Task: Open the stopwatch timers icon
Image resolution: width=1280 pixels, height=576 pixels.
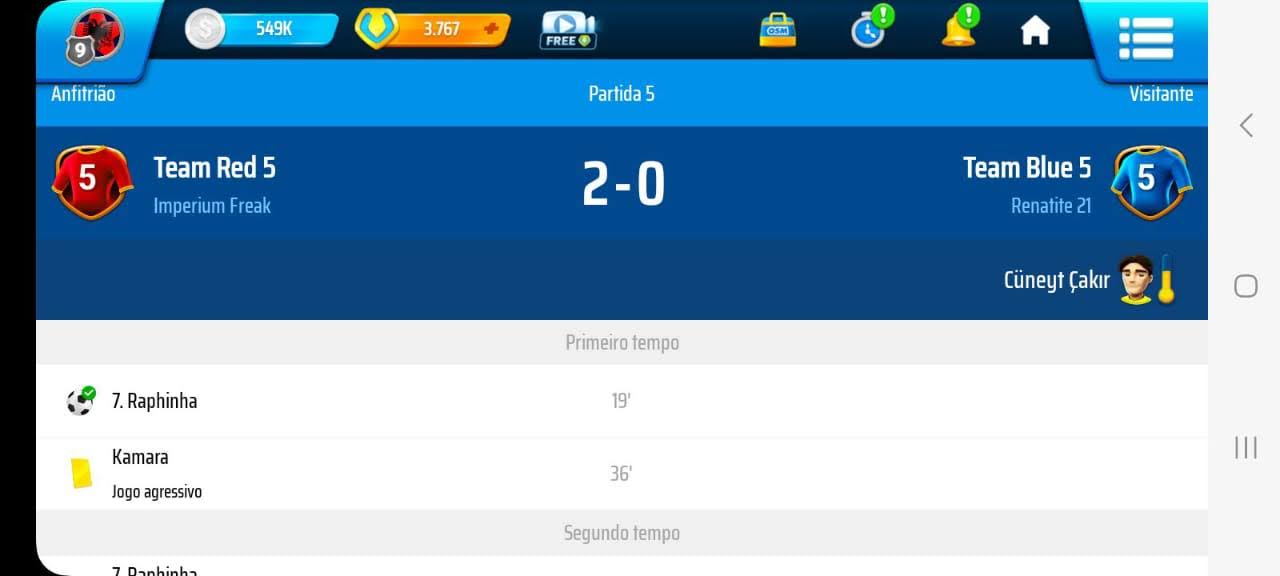Action: point(868,30)
